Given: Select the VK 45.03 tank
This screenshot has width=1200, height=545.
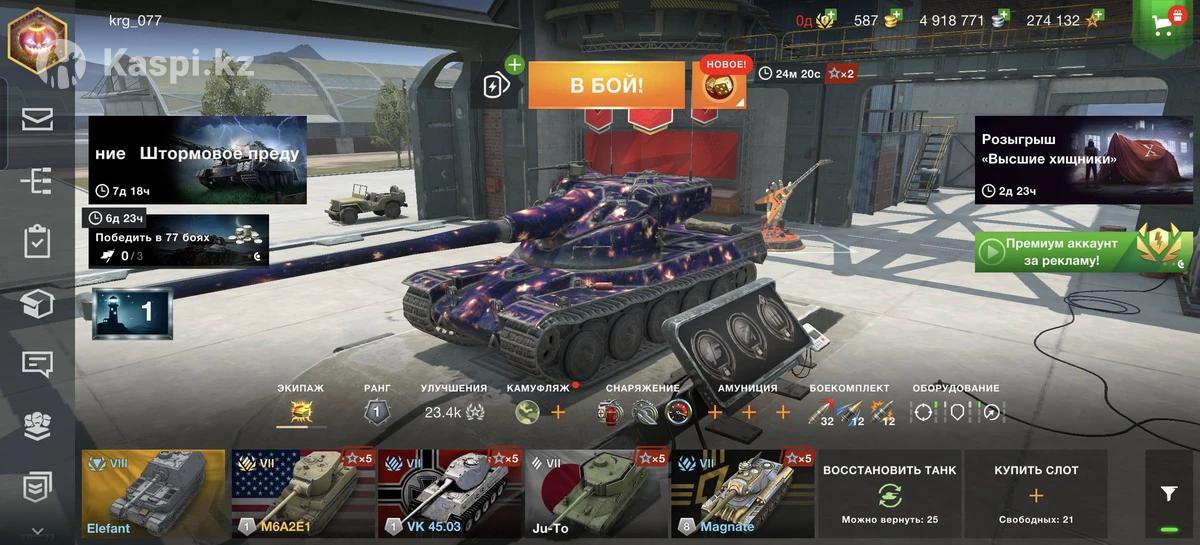Looking at the screenshot, I should pos(449,494).
